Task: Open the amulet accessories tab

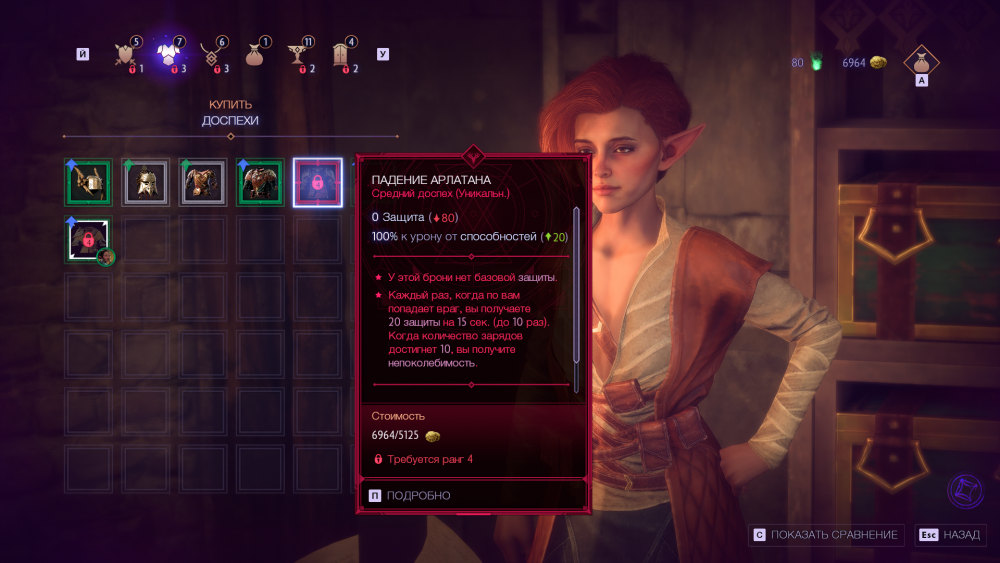Action: pyautogui.click(x=212, y=54)
